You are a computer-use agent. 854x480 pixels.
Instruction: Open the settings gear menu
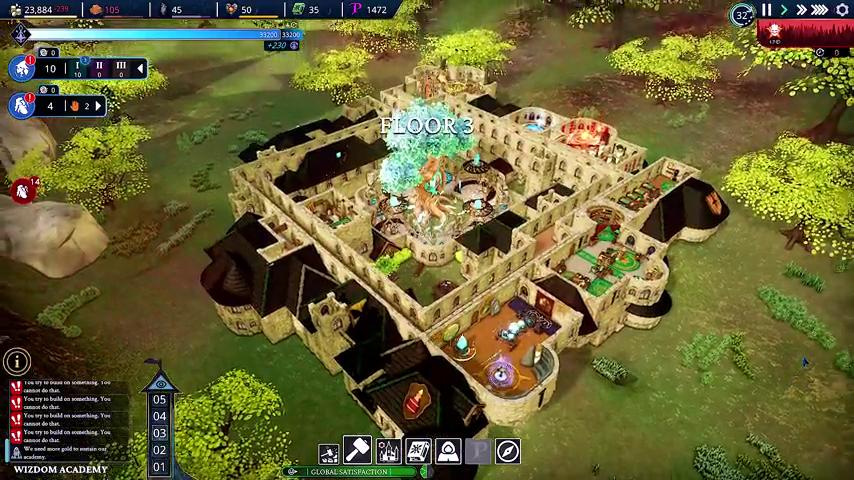click(x=842, y=10)
